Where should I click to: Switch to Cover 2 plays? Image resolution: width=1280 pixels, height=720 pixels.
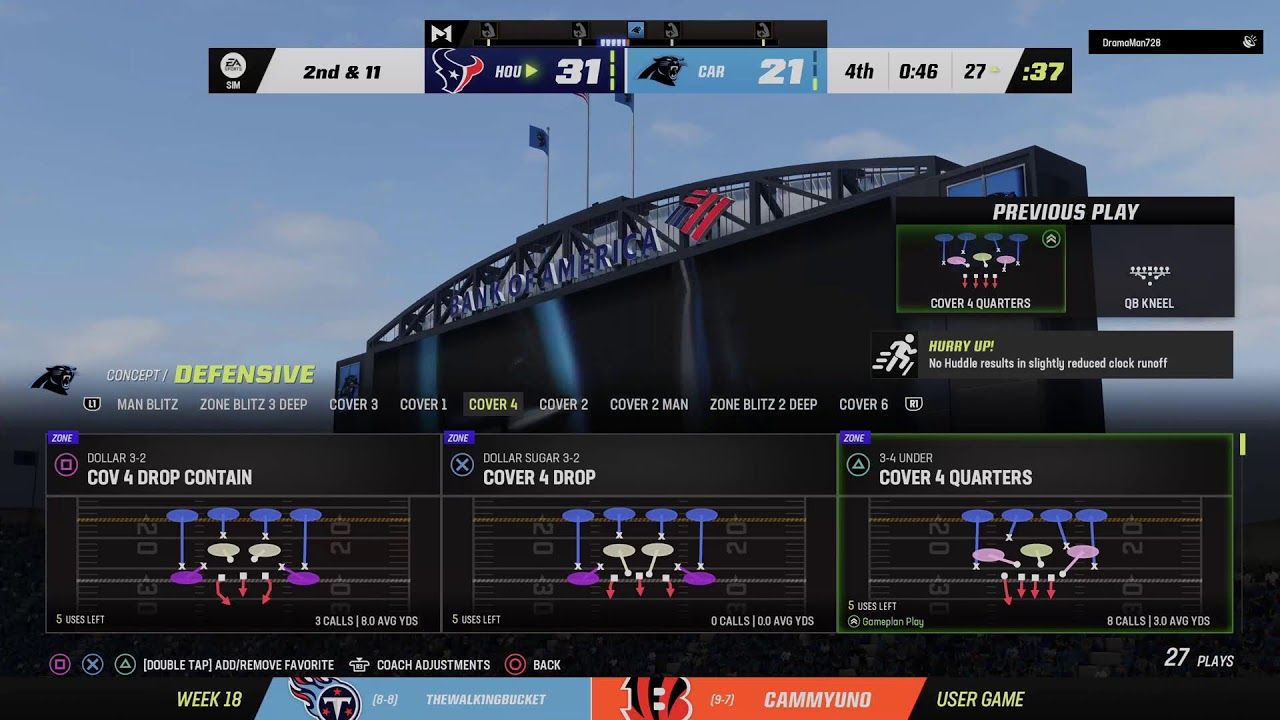click(563, 404)
